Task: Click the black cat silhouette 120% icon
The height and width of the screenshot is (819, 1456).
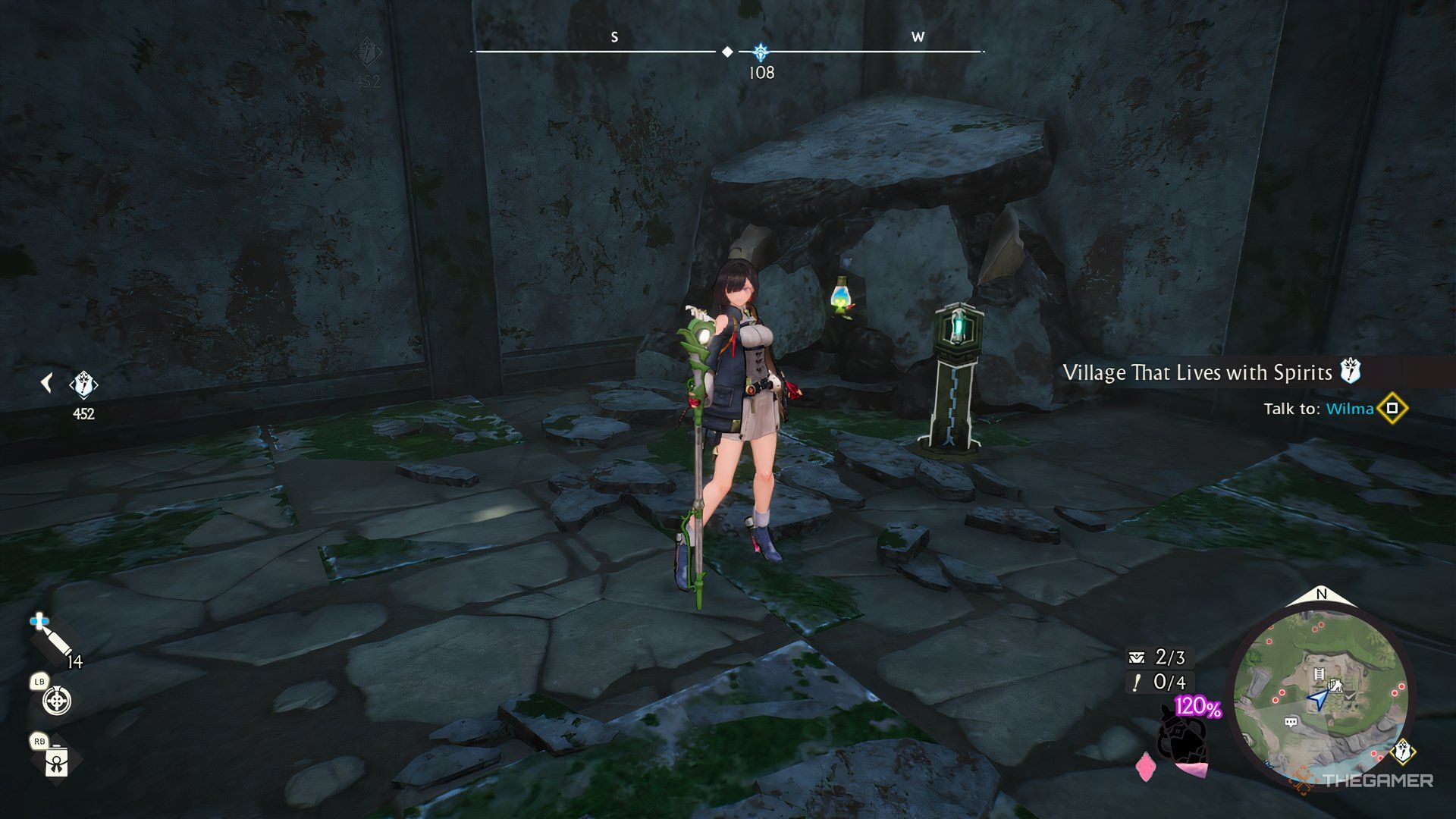Action: coord(1181,734)
